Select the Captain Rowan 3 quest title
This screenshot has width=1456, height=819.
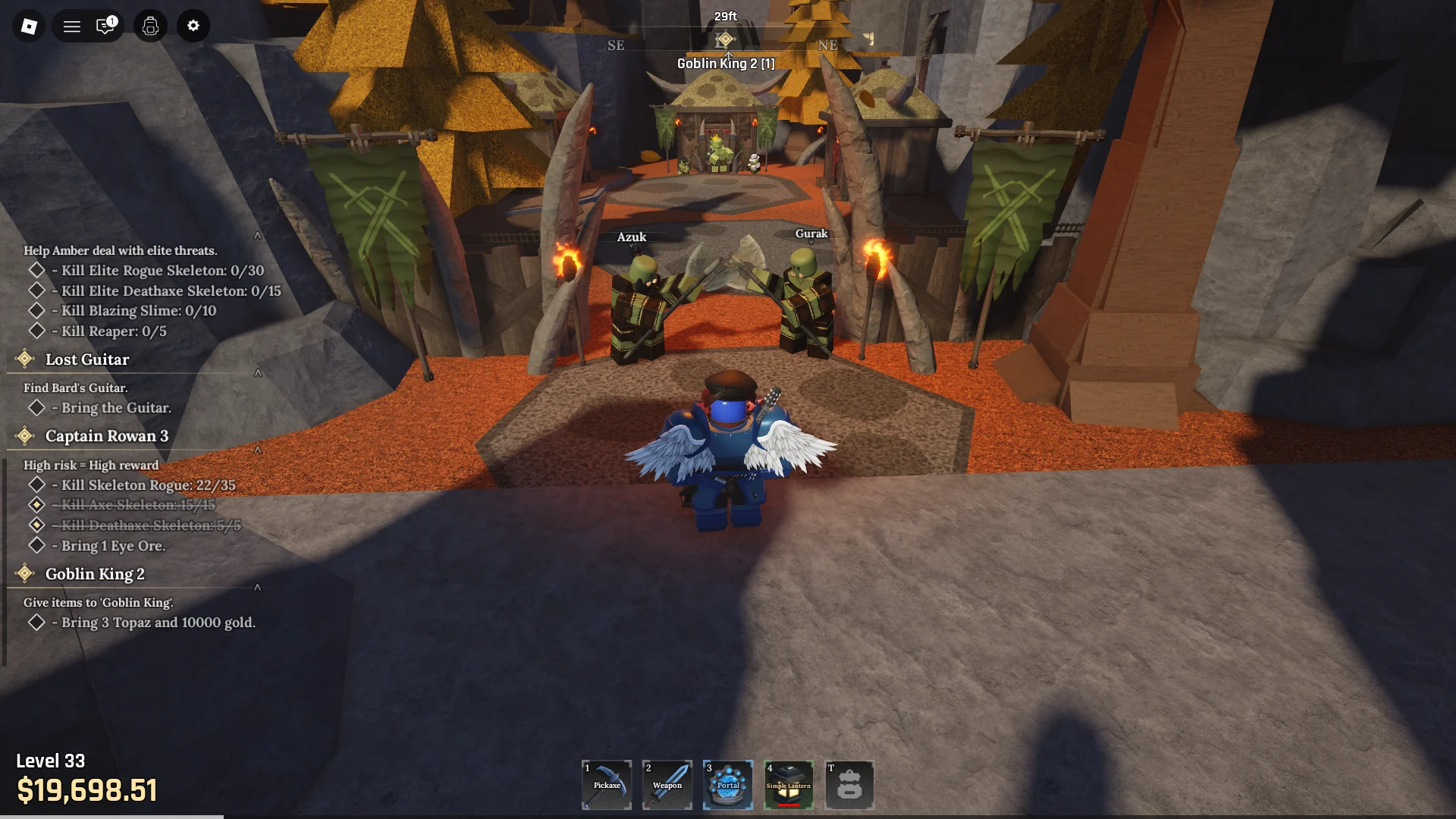(108, 435)
